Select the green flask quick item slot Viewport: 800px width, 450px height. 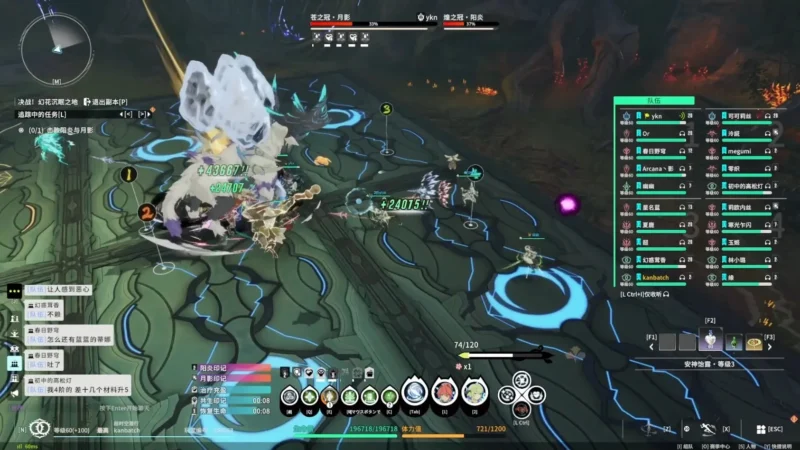coord(734,341)
